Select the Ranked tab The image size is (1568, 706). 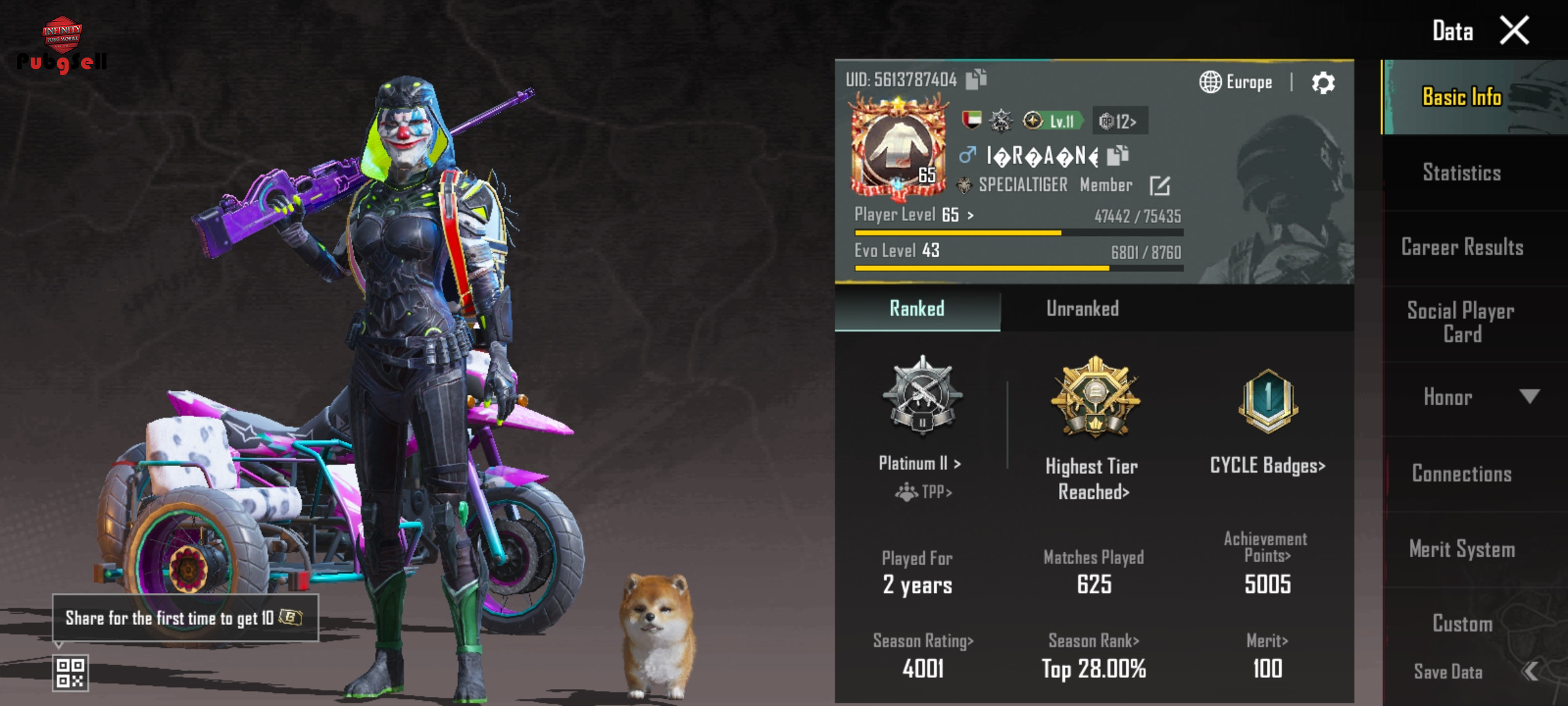click(x=917, y=309)
